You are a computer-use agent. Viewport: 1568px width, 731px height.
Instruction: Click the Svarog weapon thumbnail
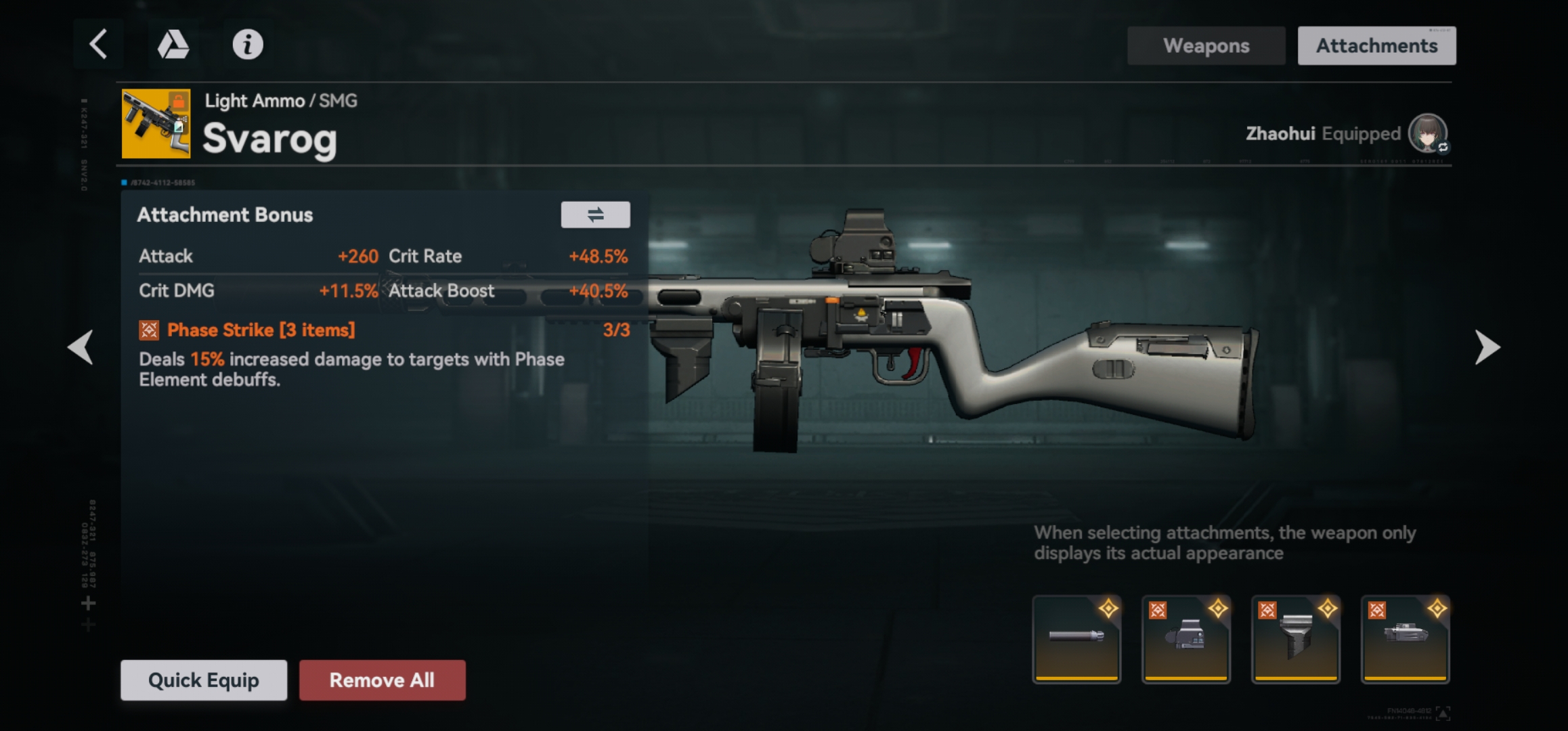(156, 124)
